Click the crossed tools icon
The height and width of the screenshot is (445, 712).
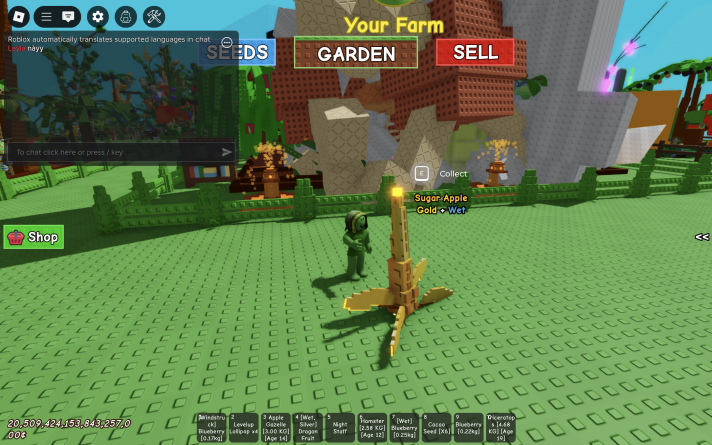tap(154, 16)
